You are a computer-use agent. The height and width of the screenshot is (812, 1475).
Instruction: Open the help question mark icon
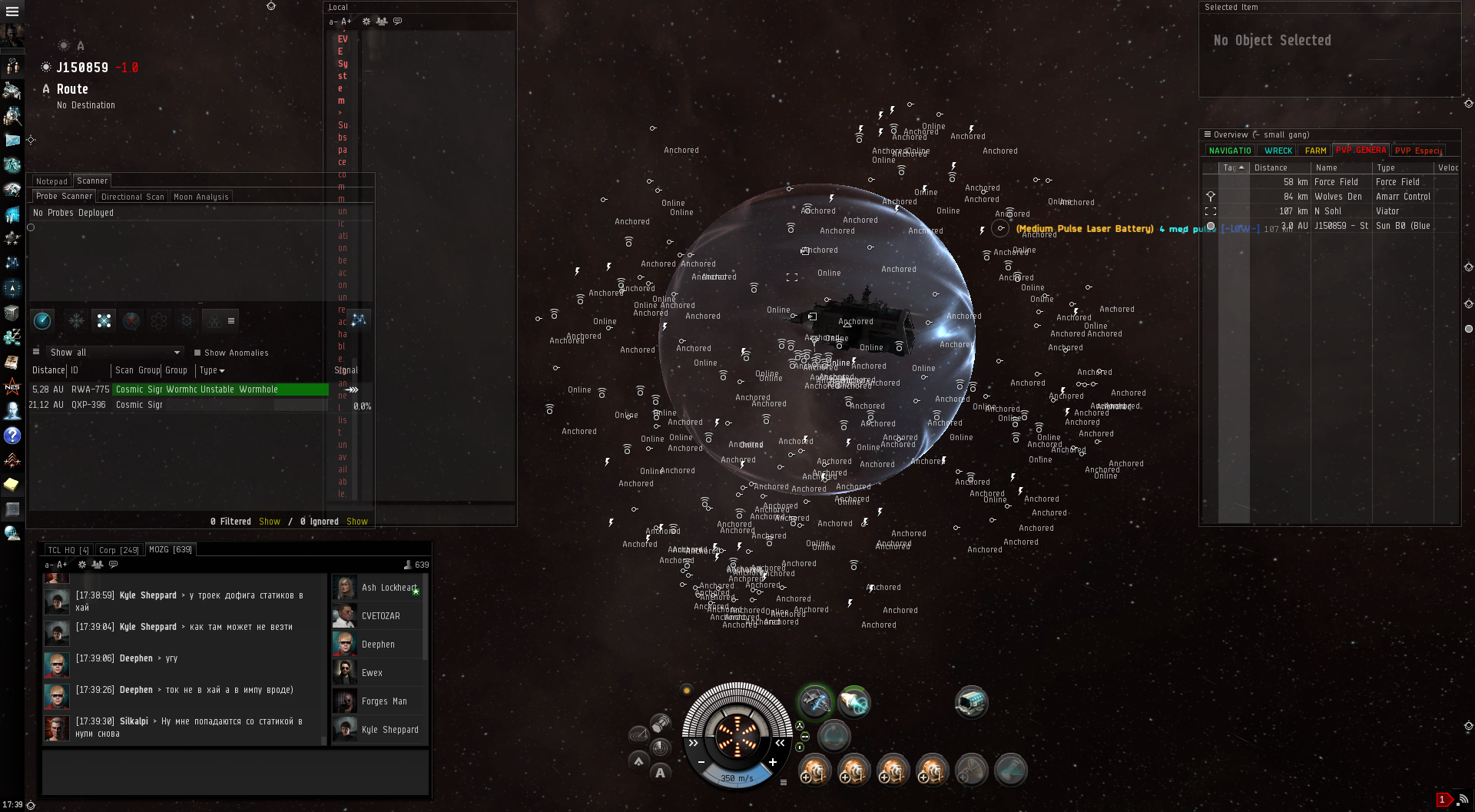[x=12, y=436]
